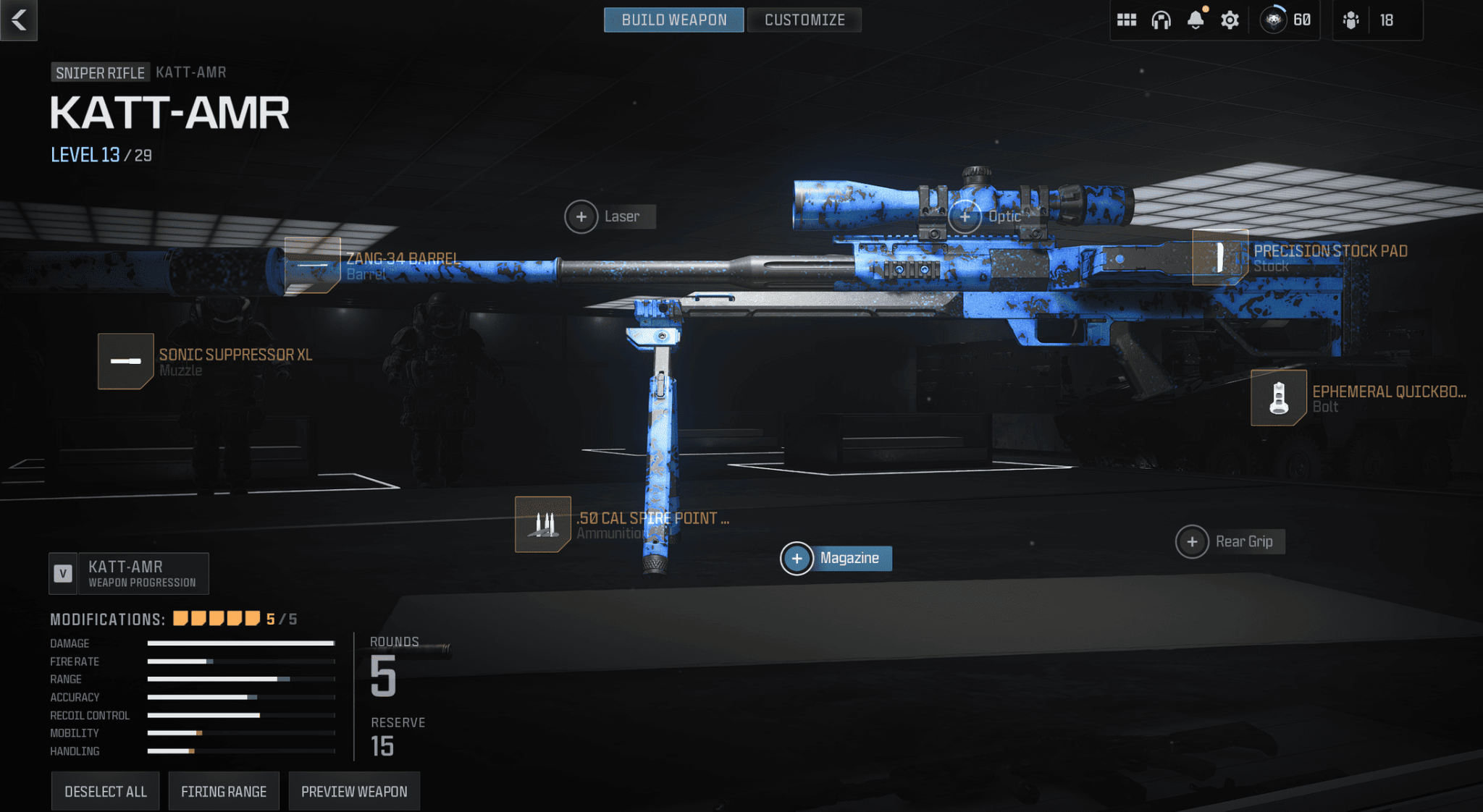Add a Rear Grip attachment
Screen dimensions: 1483x812
1193,541
